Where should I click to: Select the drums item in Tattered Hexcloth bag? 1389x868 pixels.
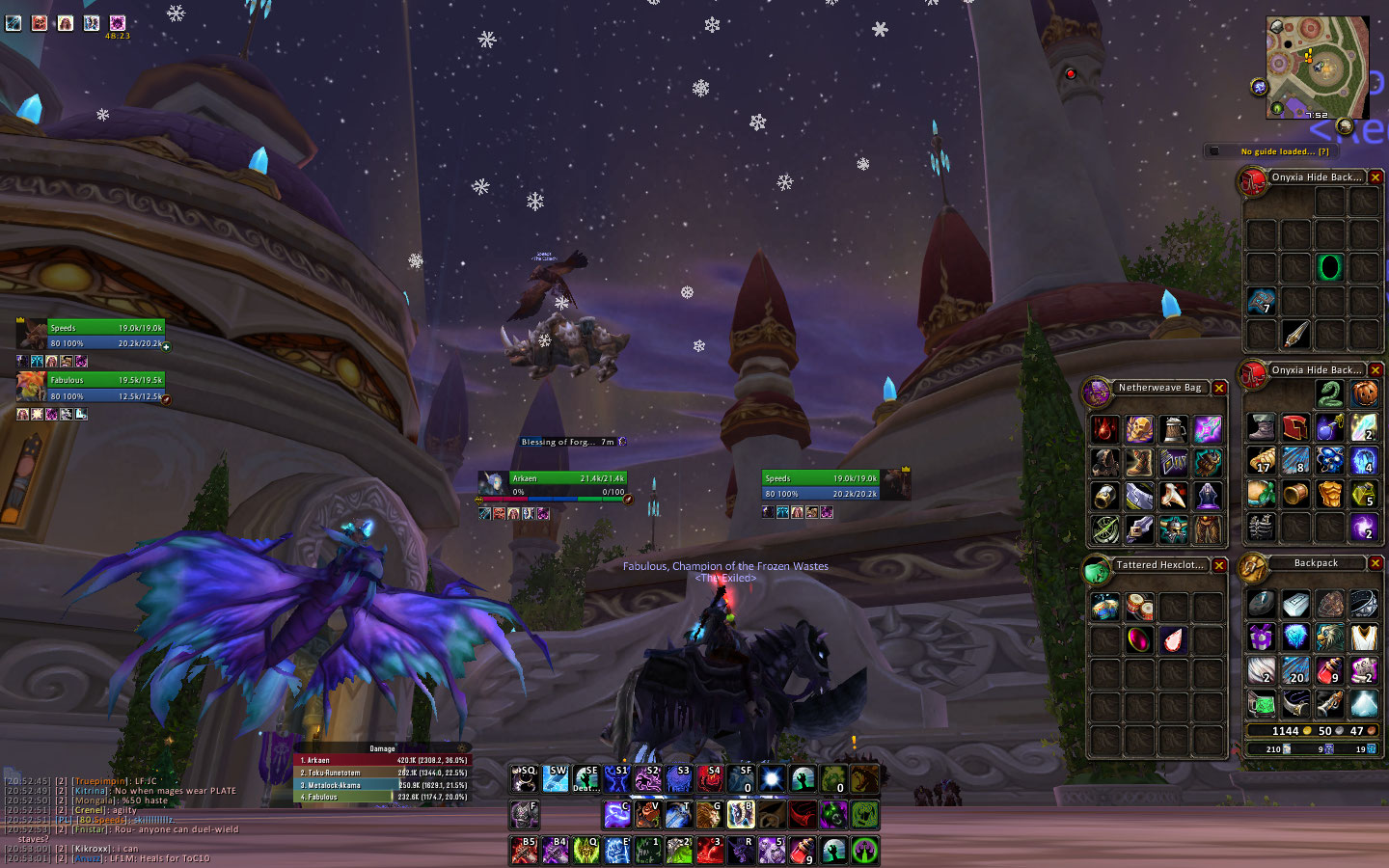click(x=1139, y=607)
